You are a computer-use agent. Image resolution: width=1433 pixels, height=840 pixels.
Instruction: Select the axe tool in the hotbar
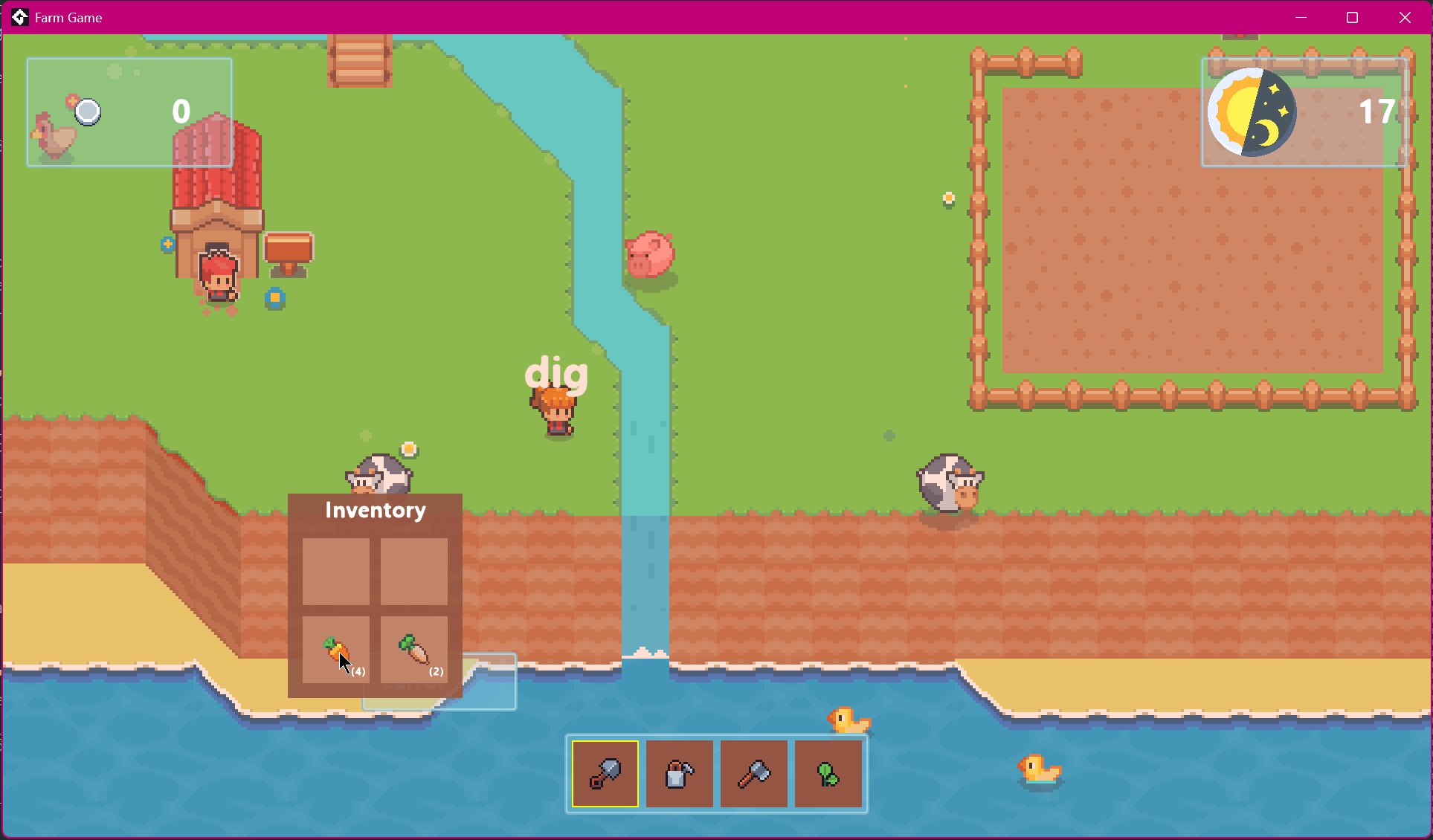pyautogui.click(x=753, y=774)
